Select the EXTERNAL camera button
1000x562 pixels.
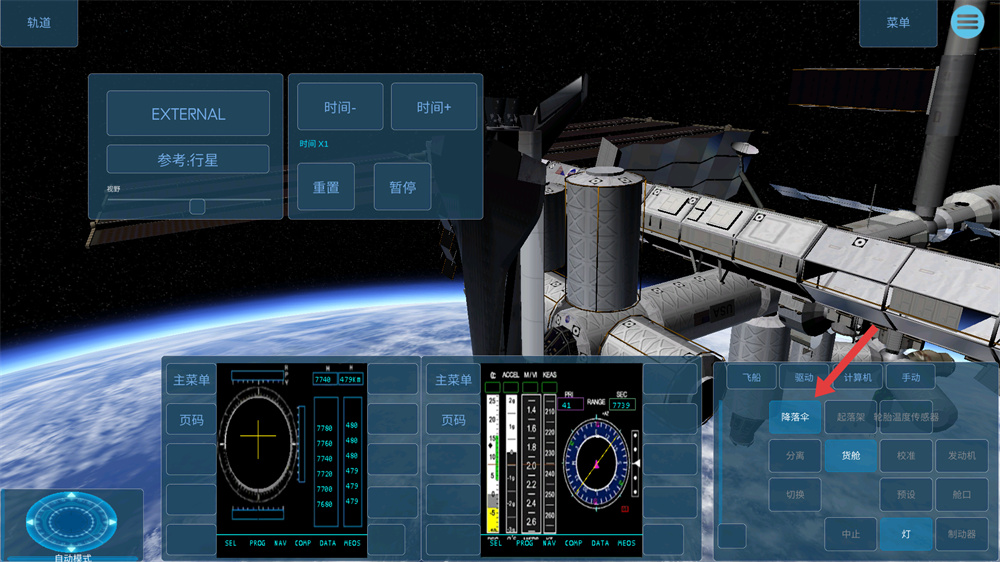click(188, 114)
